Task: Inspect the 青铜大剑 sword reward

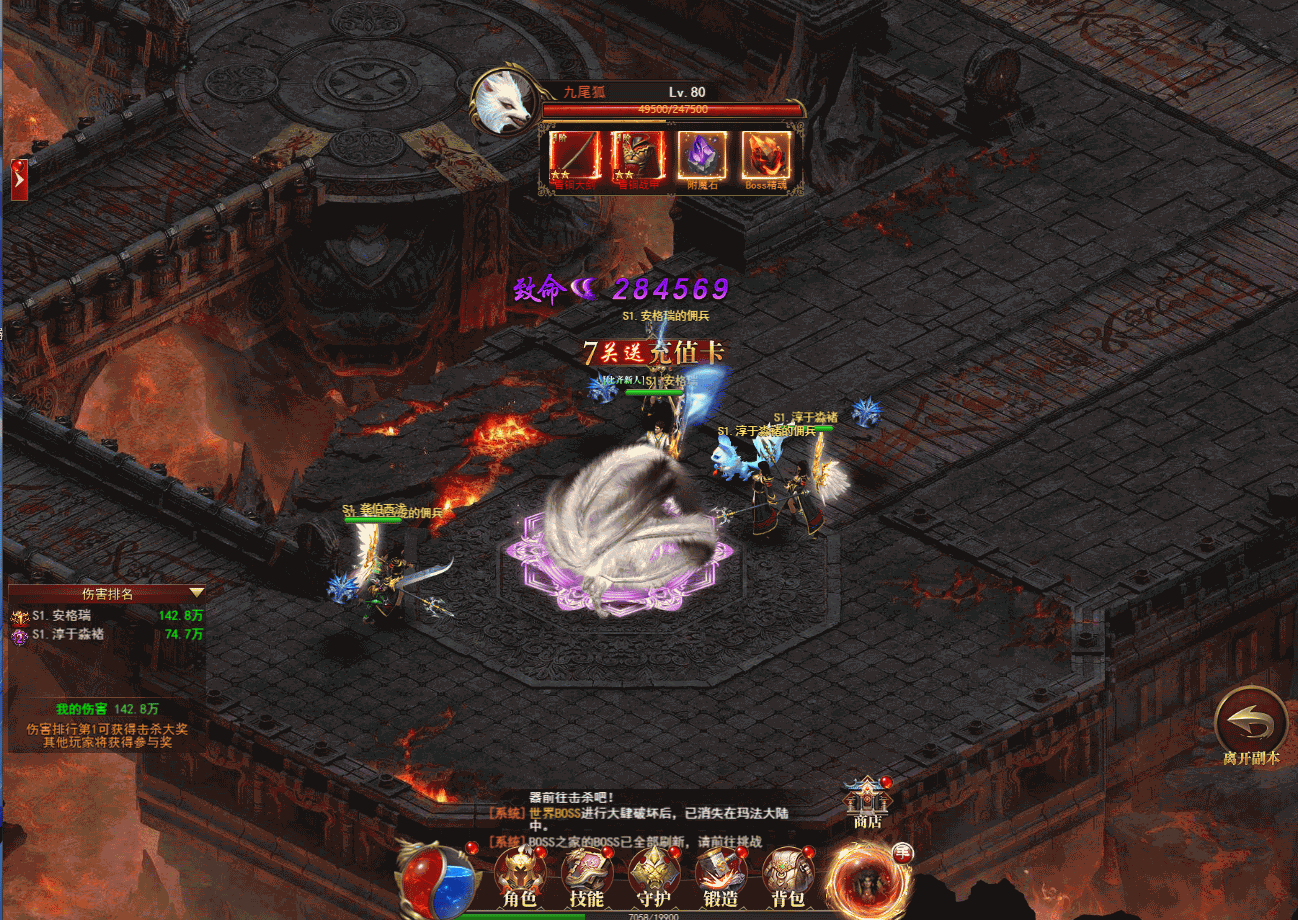Action: [573, 156]
